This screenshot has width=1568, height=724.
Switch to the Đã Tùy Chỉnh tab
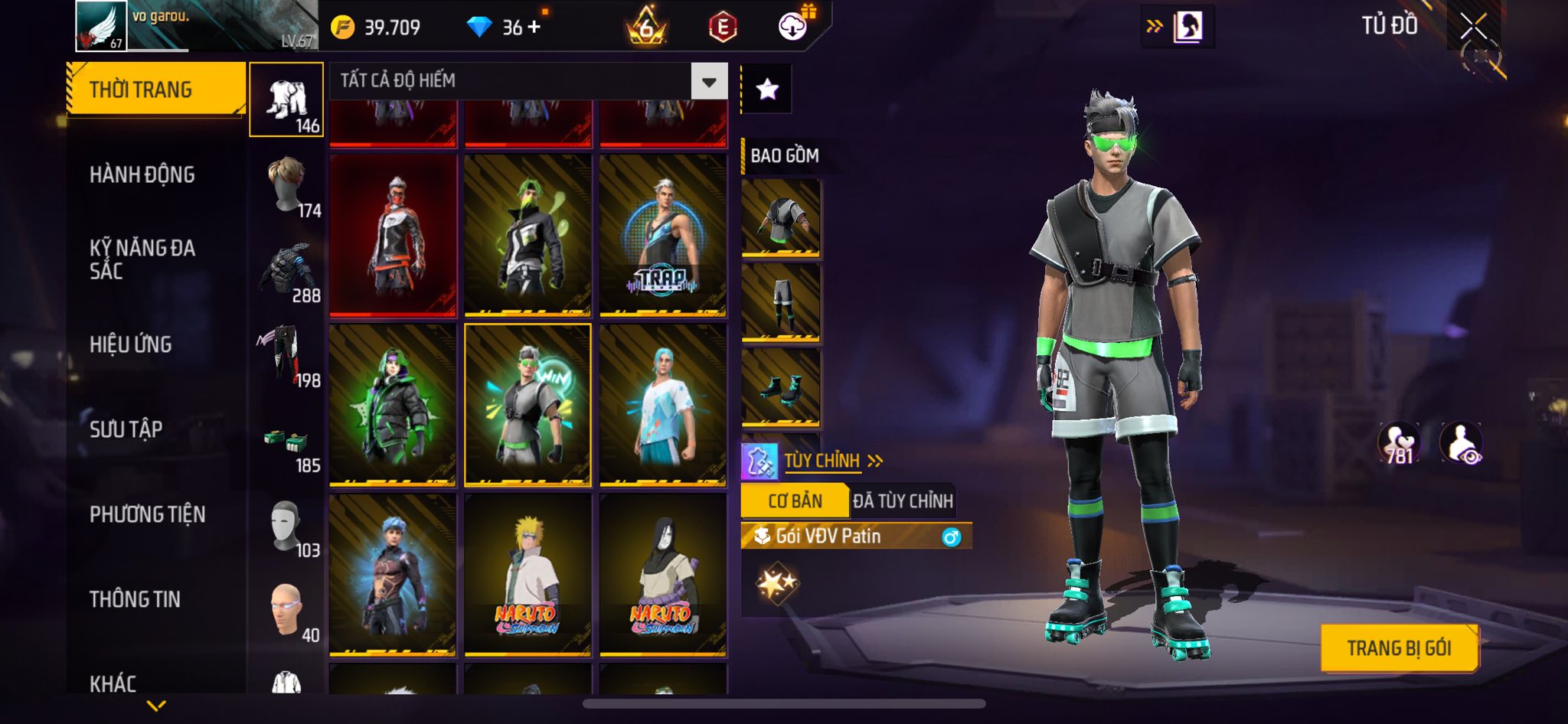(x=903, y=501)
